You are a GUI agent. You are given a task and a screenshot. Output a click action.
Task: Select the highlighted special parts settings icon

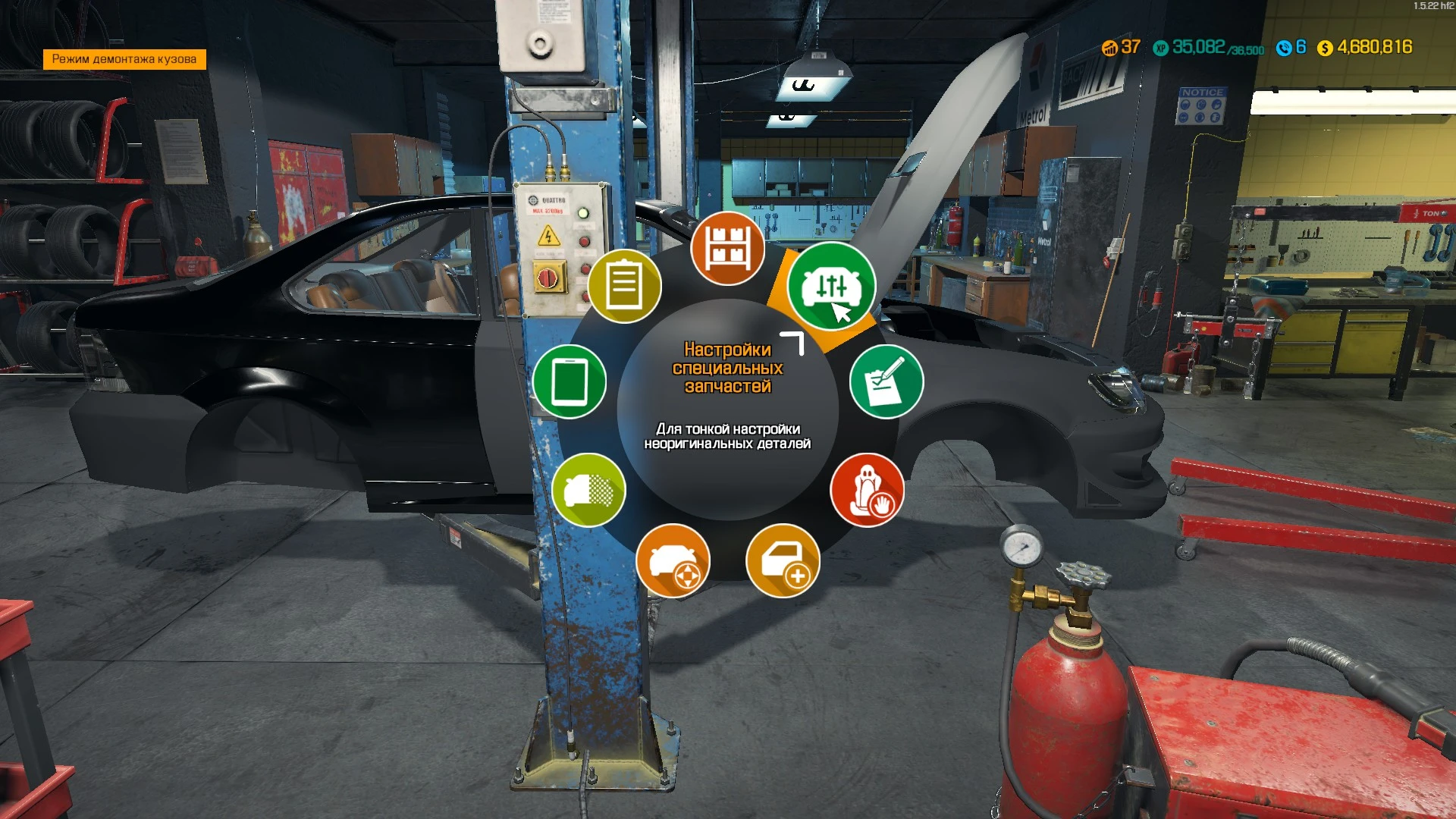pos(831,287)
